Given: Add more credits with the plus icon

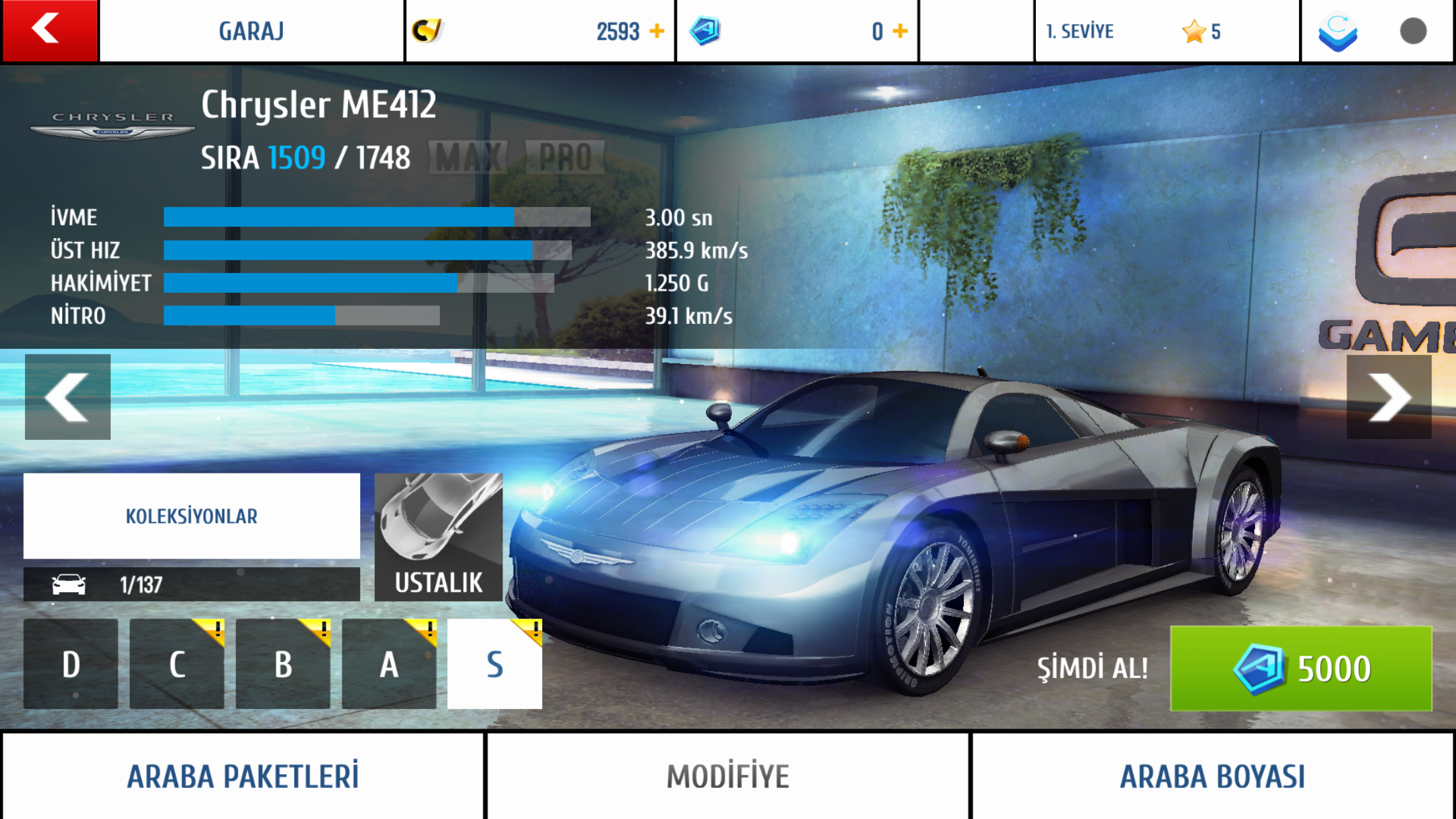Looking at the screenshot, I should [657, 31].
